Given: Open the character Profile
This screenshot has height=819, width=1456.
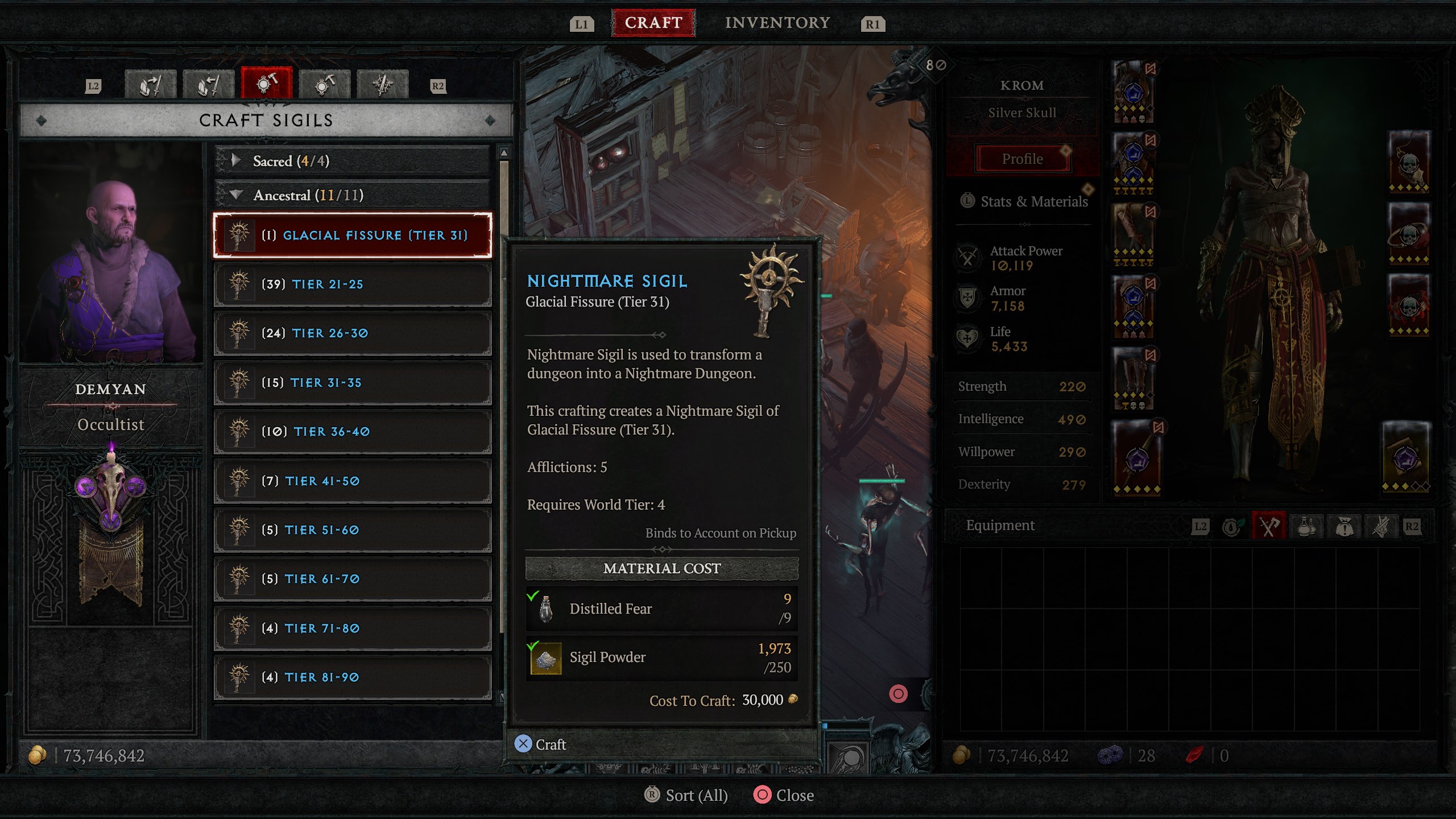Looking at the screenshot, I should pyautogui.click(x=1022, y=159).
